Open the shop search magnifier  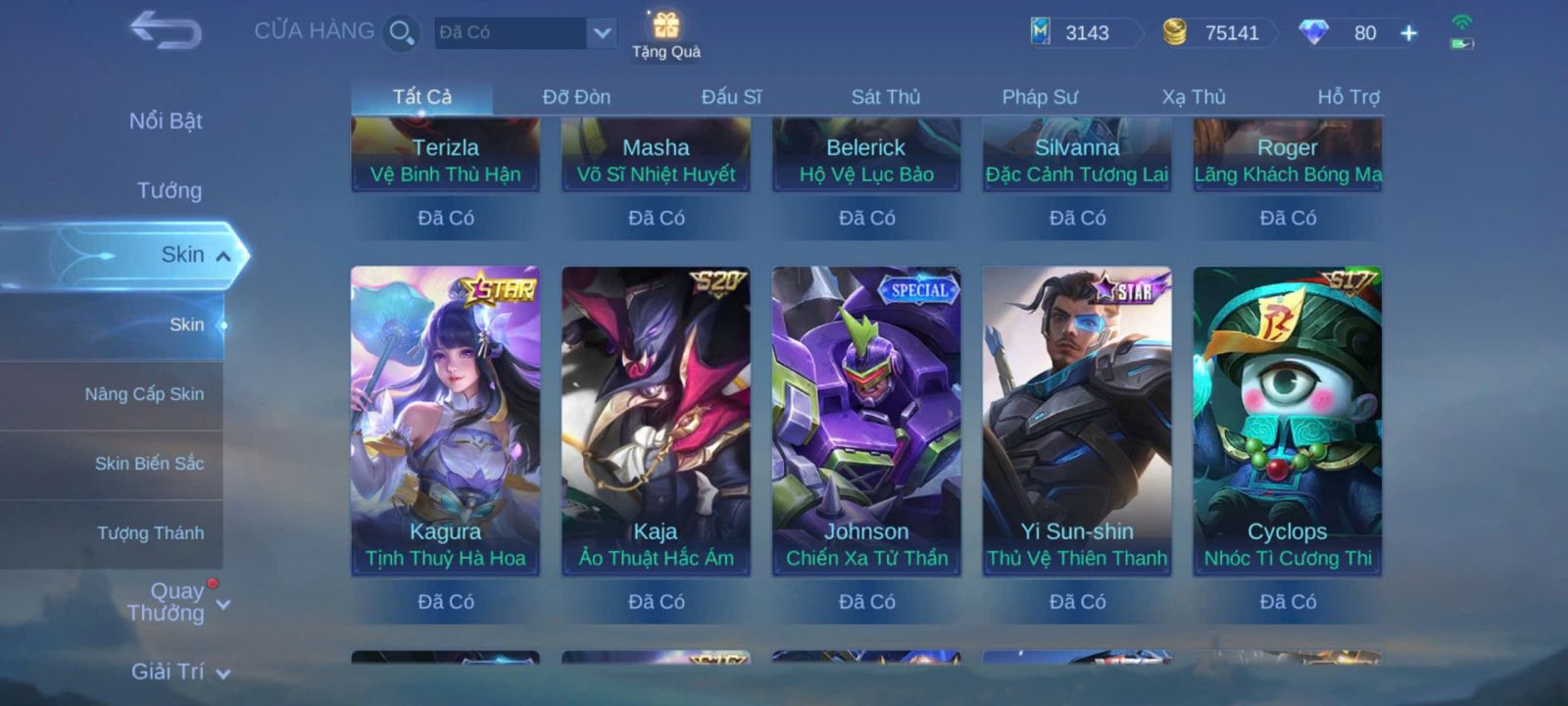point(401,32)
